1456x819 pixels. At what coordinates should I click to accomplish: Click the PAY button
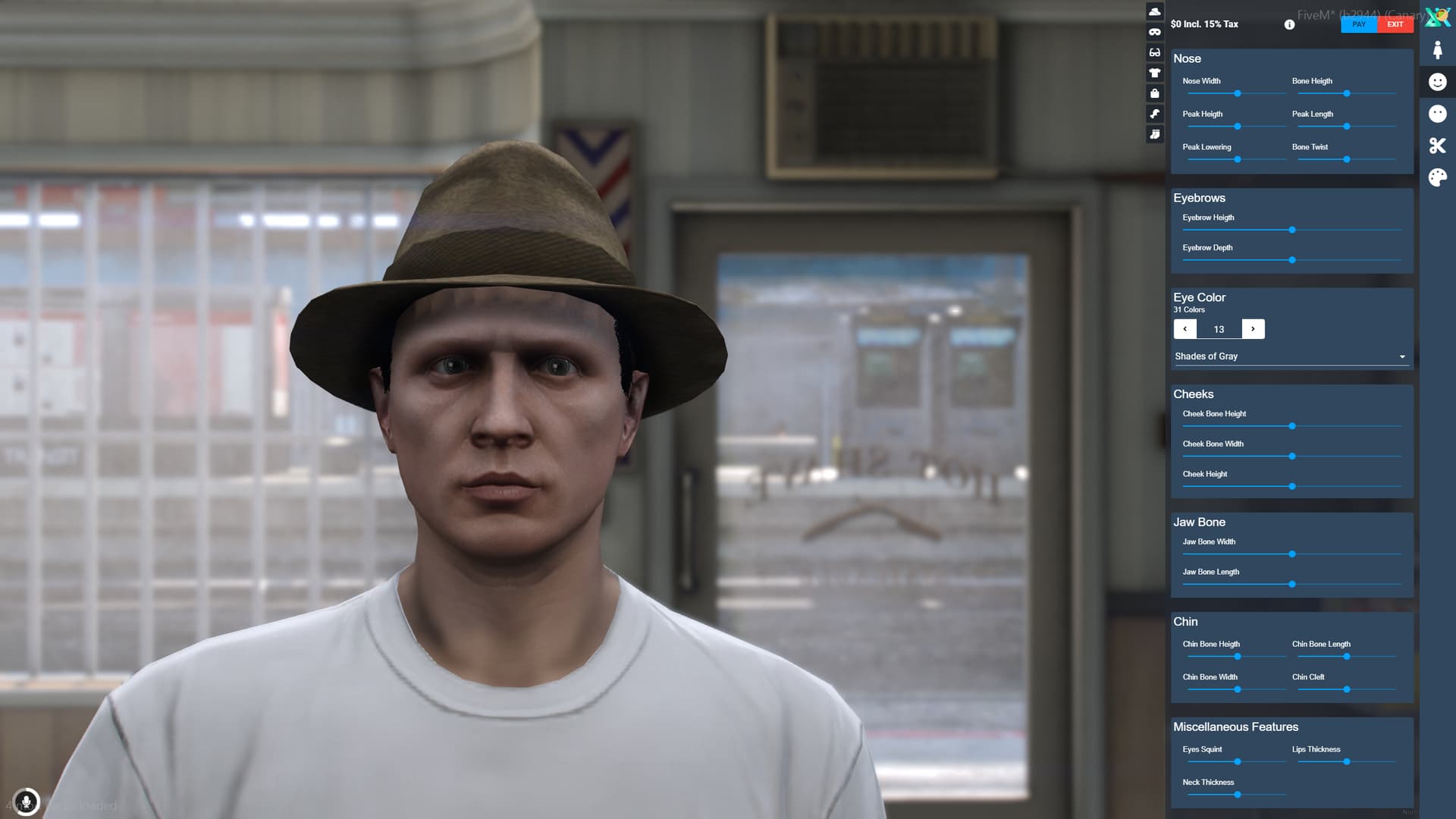coord(1359,24)
